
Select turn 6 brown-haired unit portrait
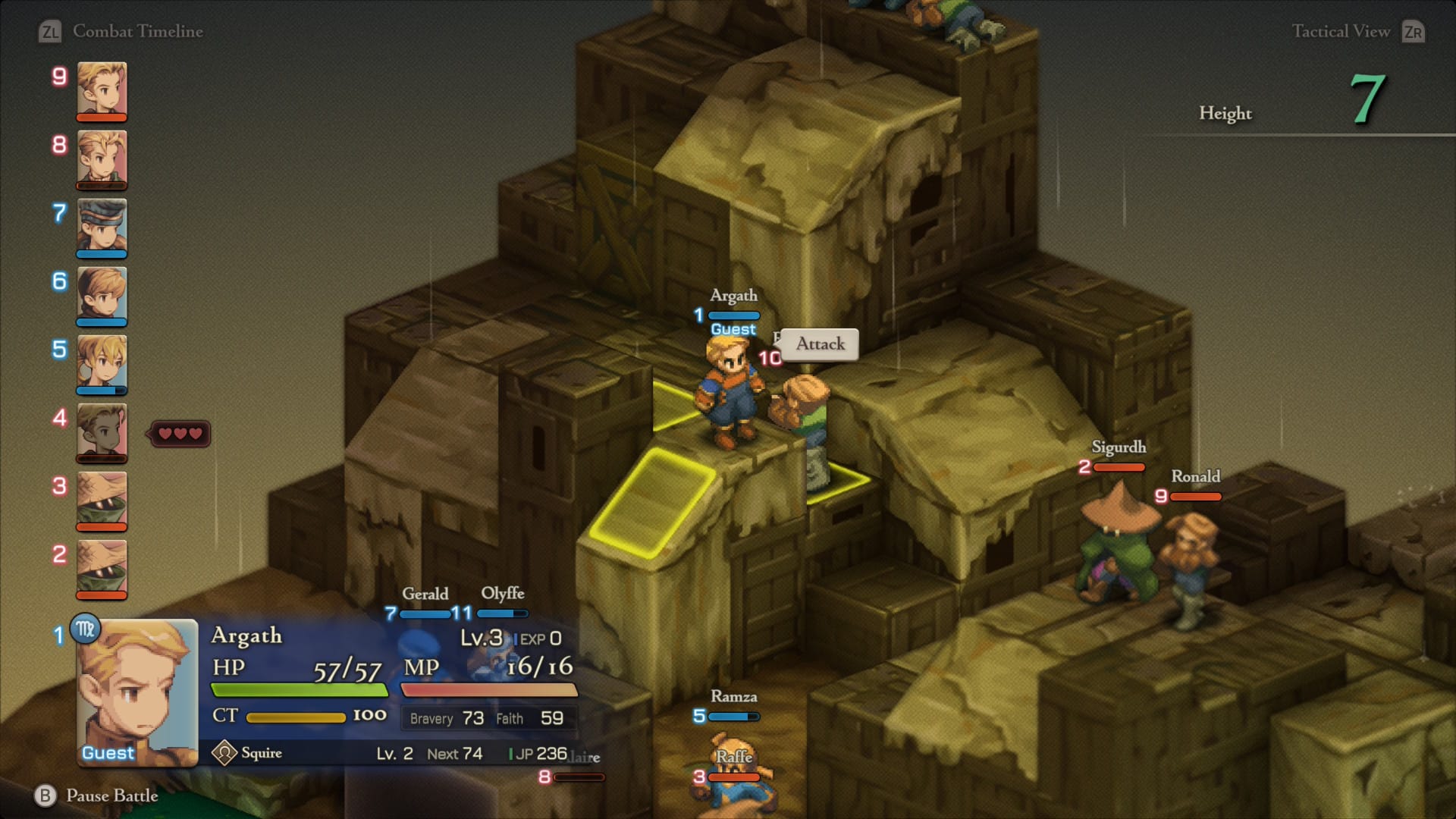pos(102,294)
